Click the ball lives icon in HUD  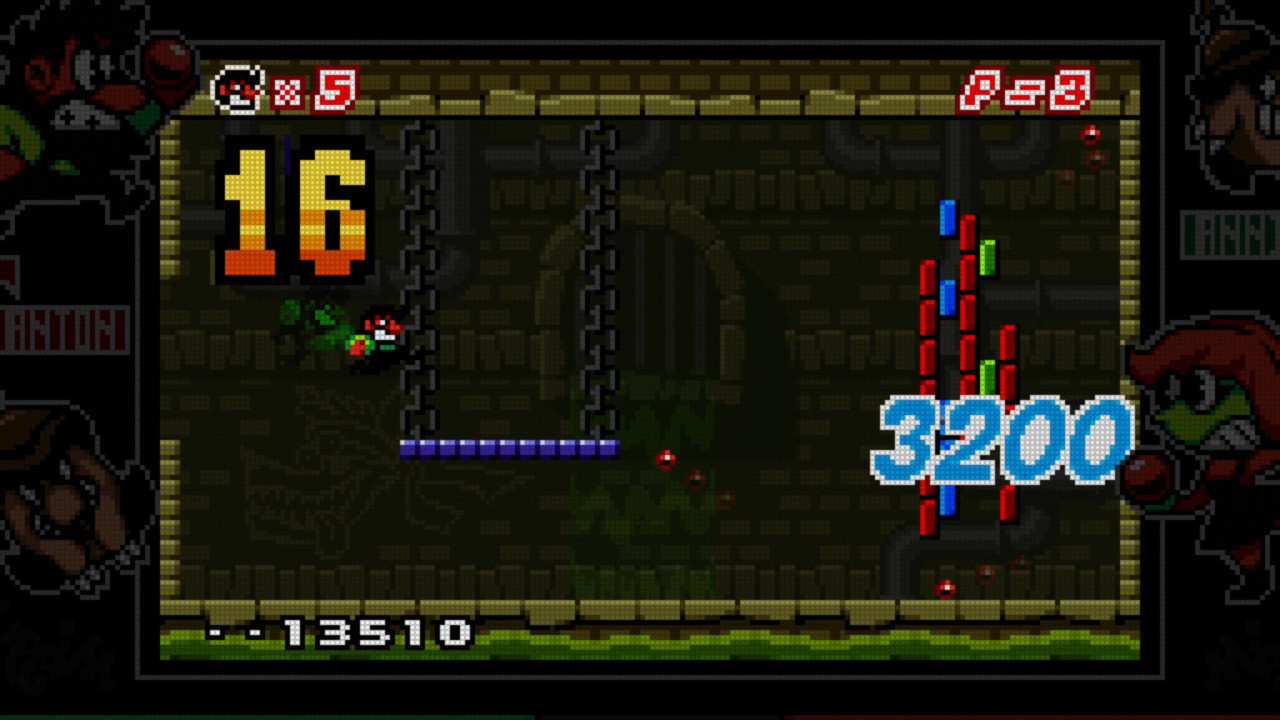240,90
